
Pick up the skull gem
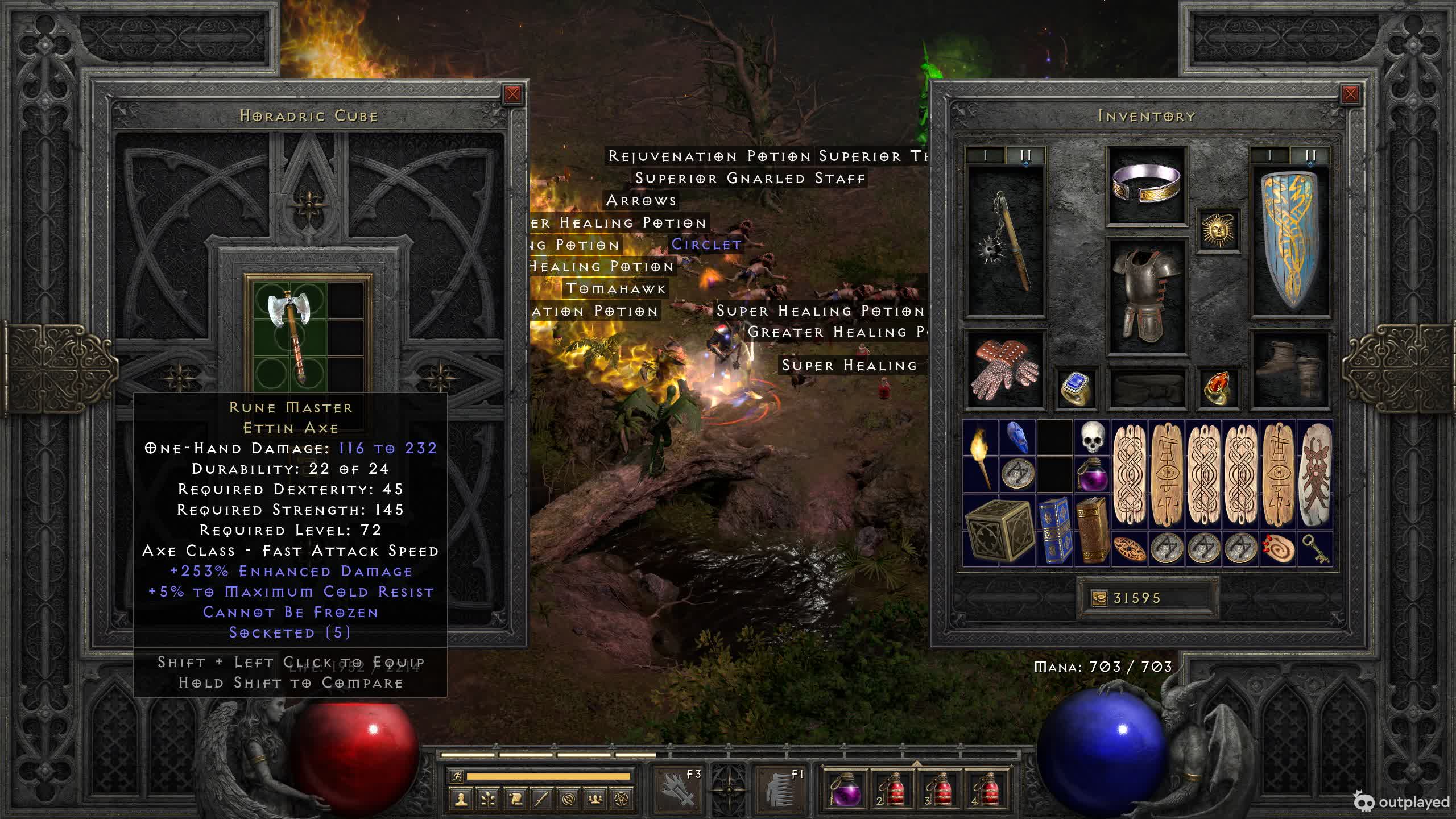pyautogui.click(x=1092, y=438)
